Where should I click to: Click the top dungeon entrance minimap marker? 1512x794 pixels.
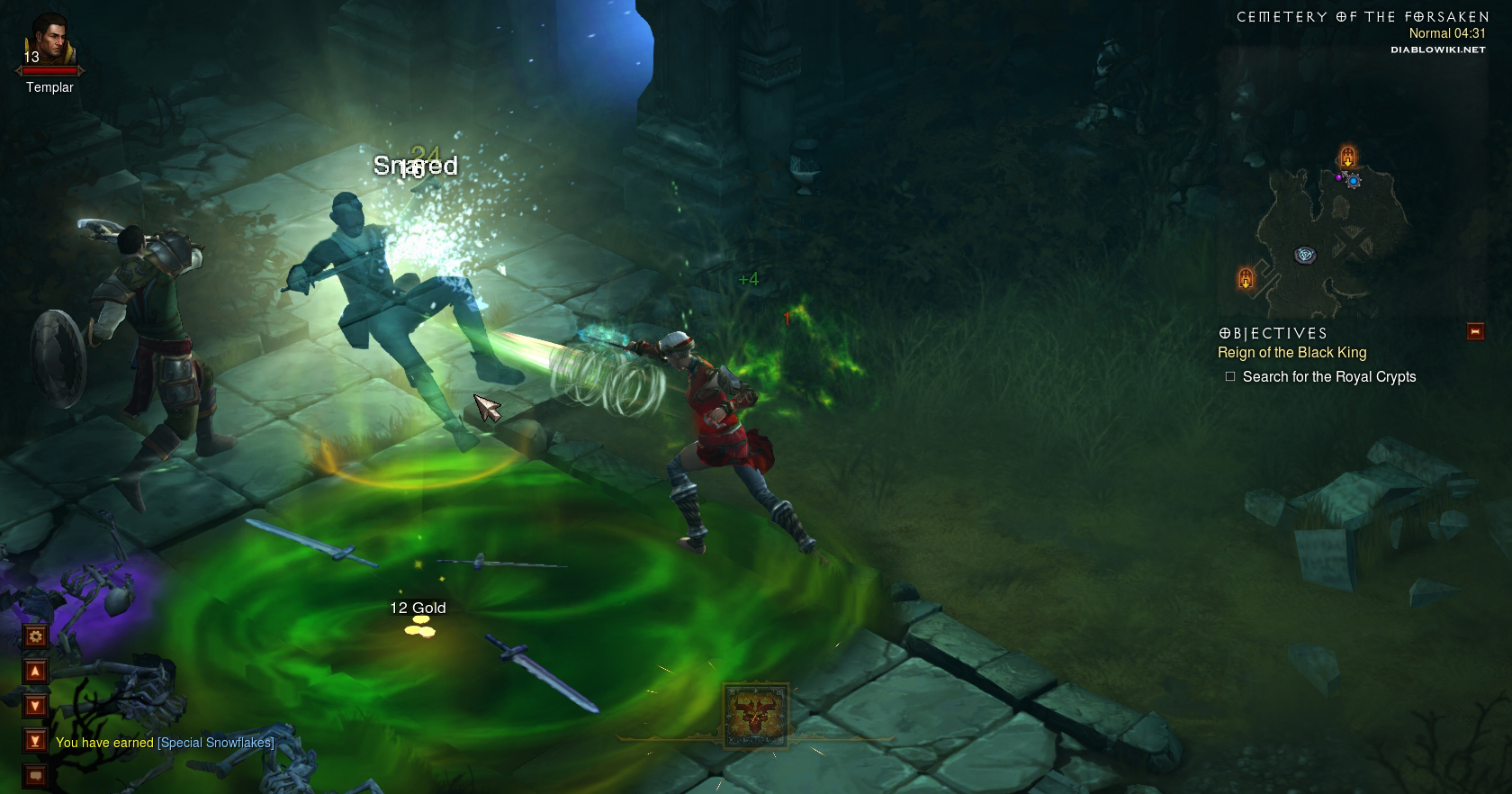coord(1347,157)
